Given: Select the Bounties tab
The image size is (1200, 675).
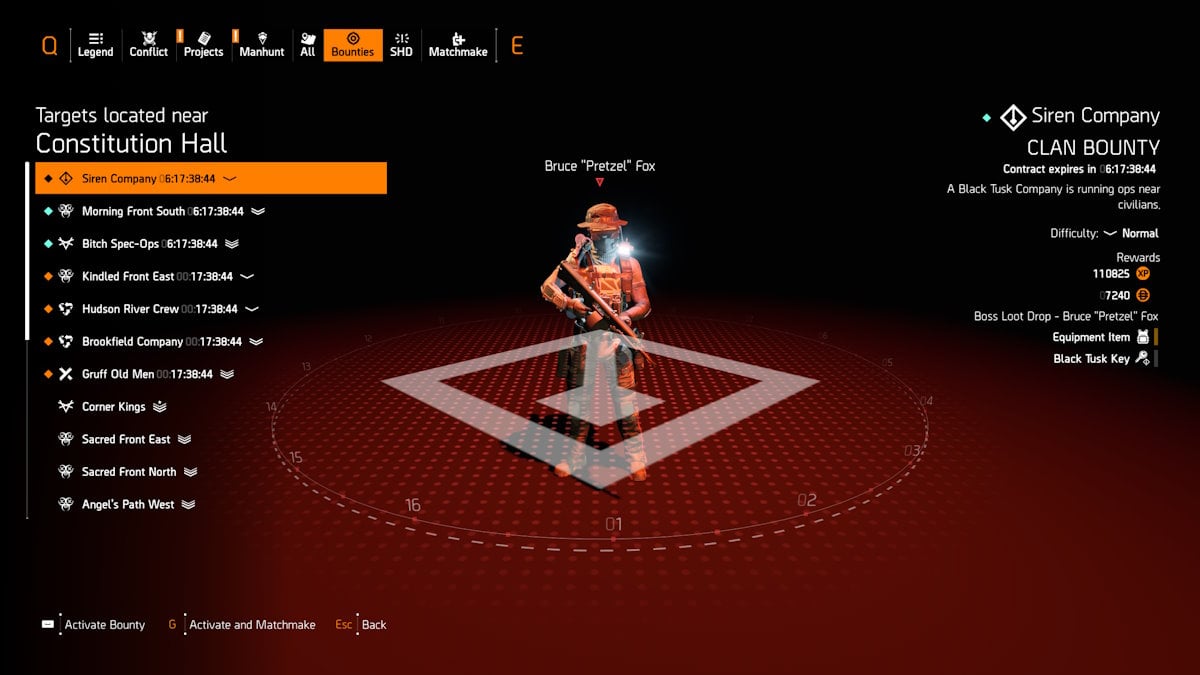Looking at the screenshot, I should coord(353,45).
